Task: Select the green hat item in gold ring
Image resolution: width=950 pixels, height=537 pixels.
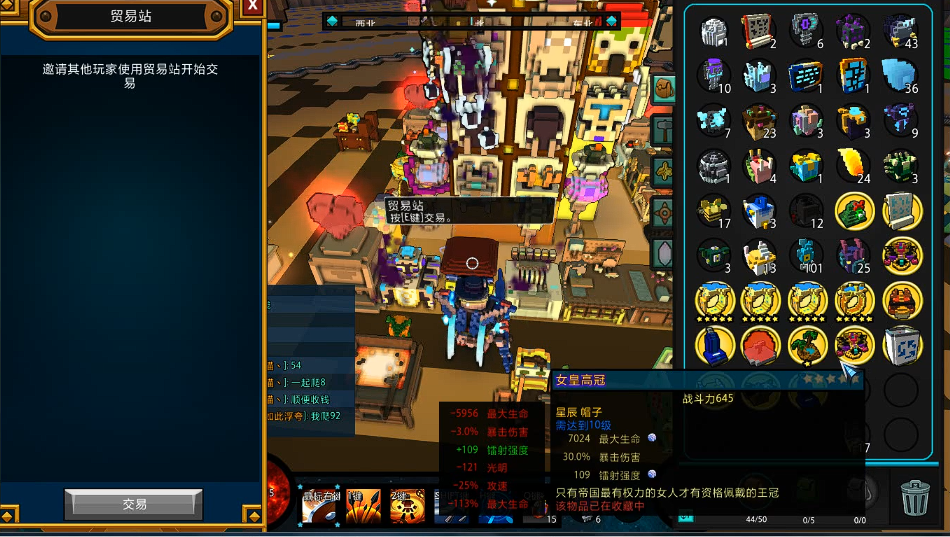Action: (854, 210)
